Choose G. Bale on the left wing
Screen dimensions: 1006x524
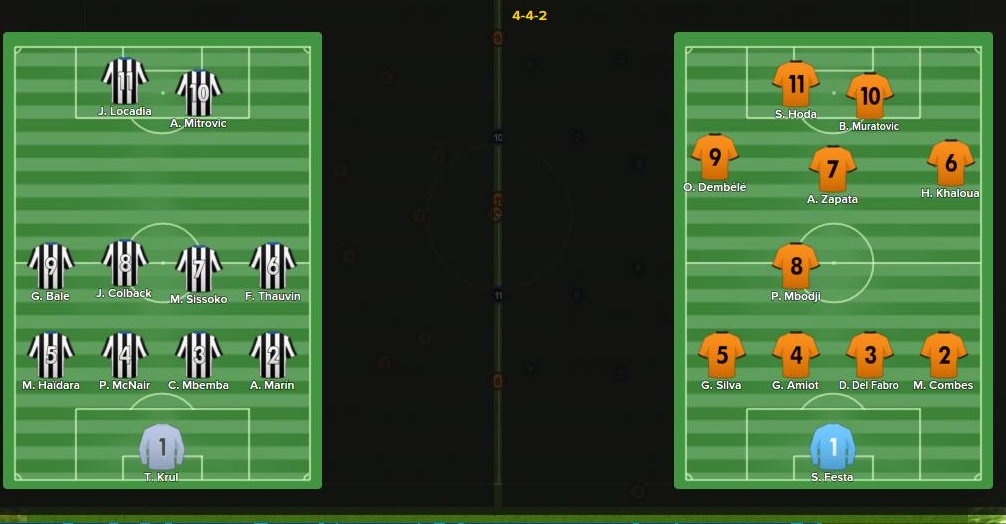(51, 267)
